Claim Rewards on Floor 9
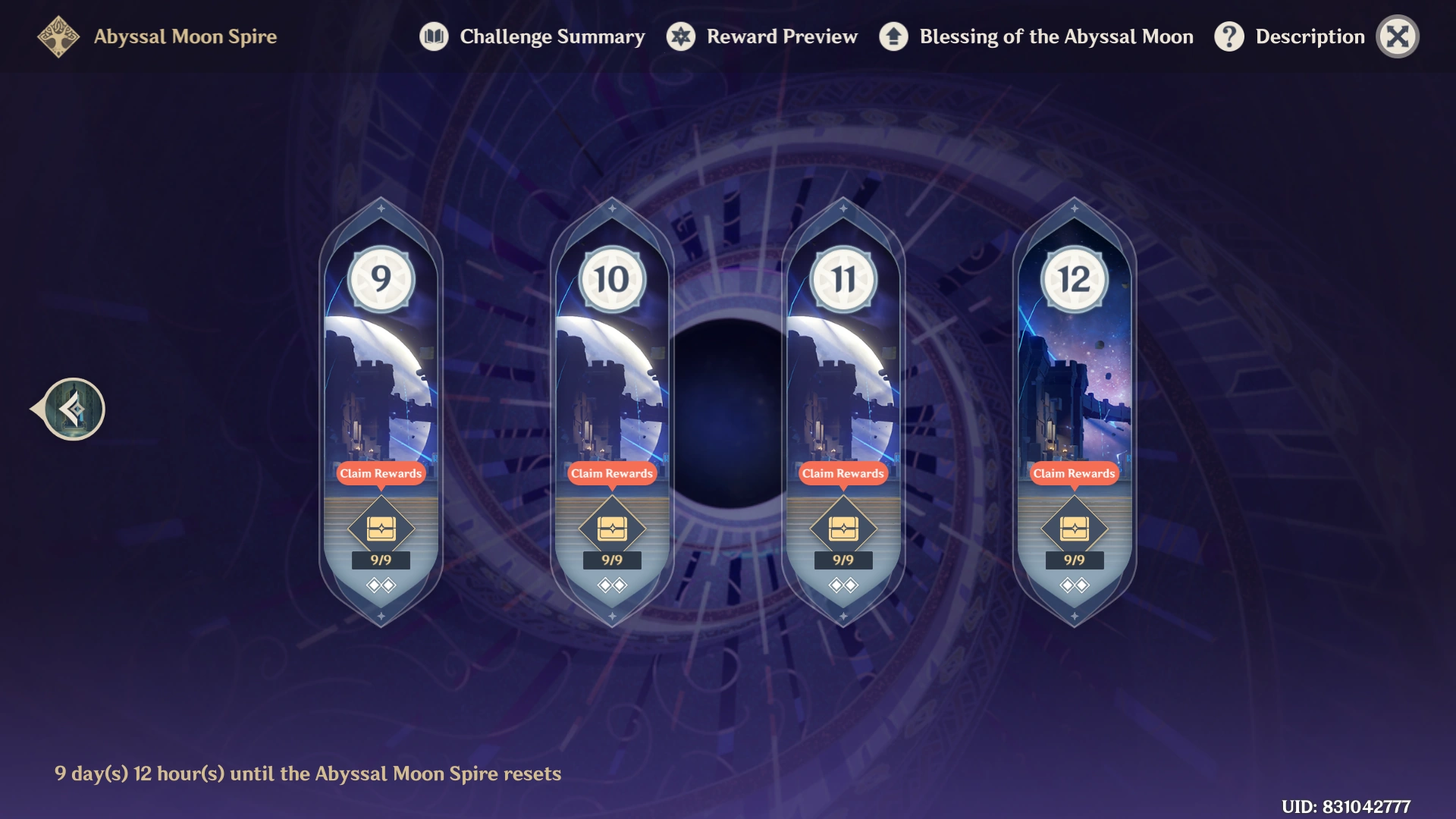This screenshot has width=1456, height=819. point(380,474)
